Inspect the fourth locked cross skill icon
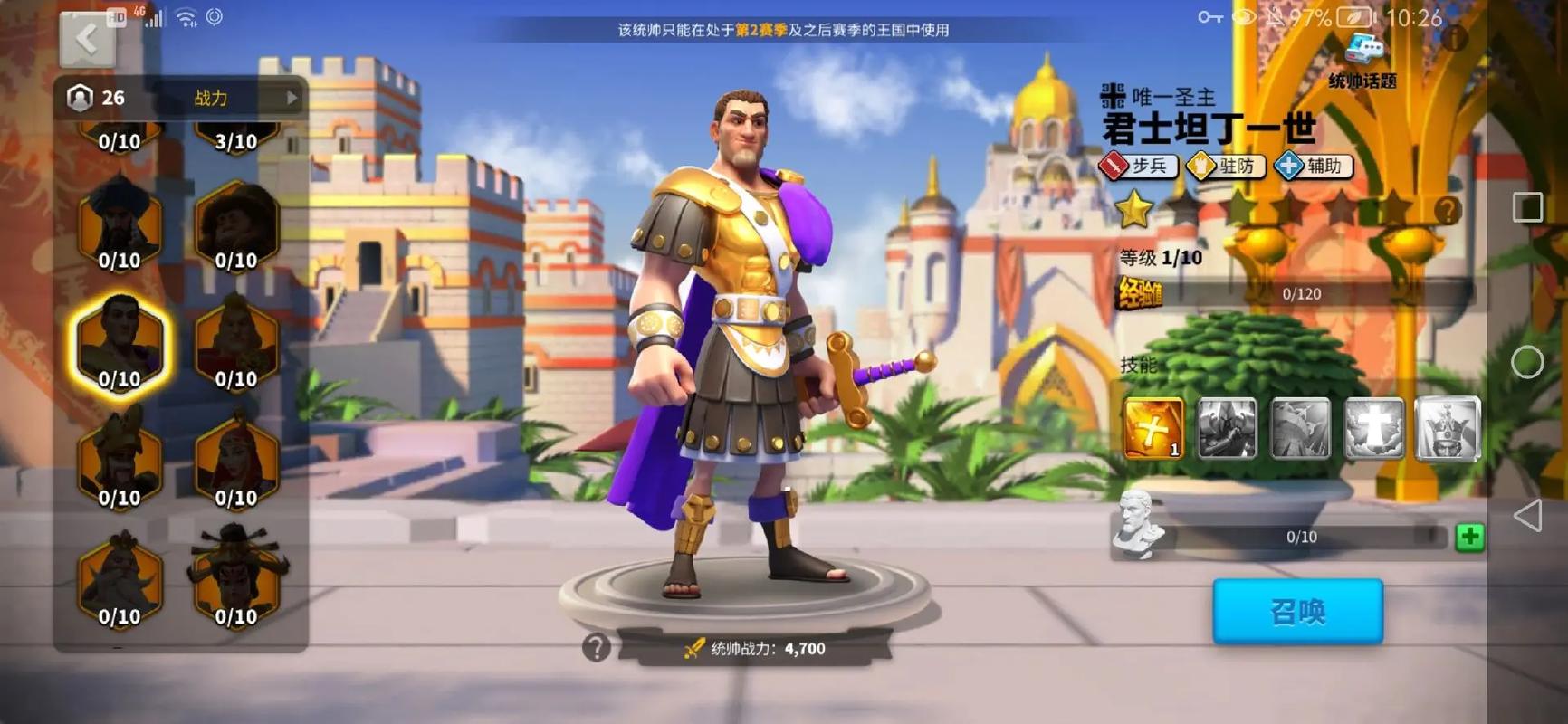 1373,426
